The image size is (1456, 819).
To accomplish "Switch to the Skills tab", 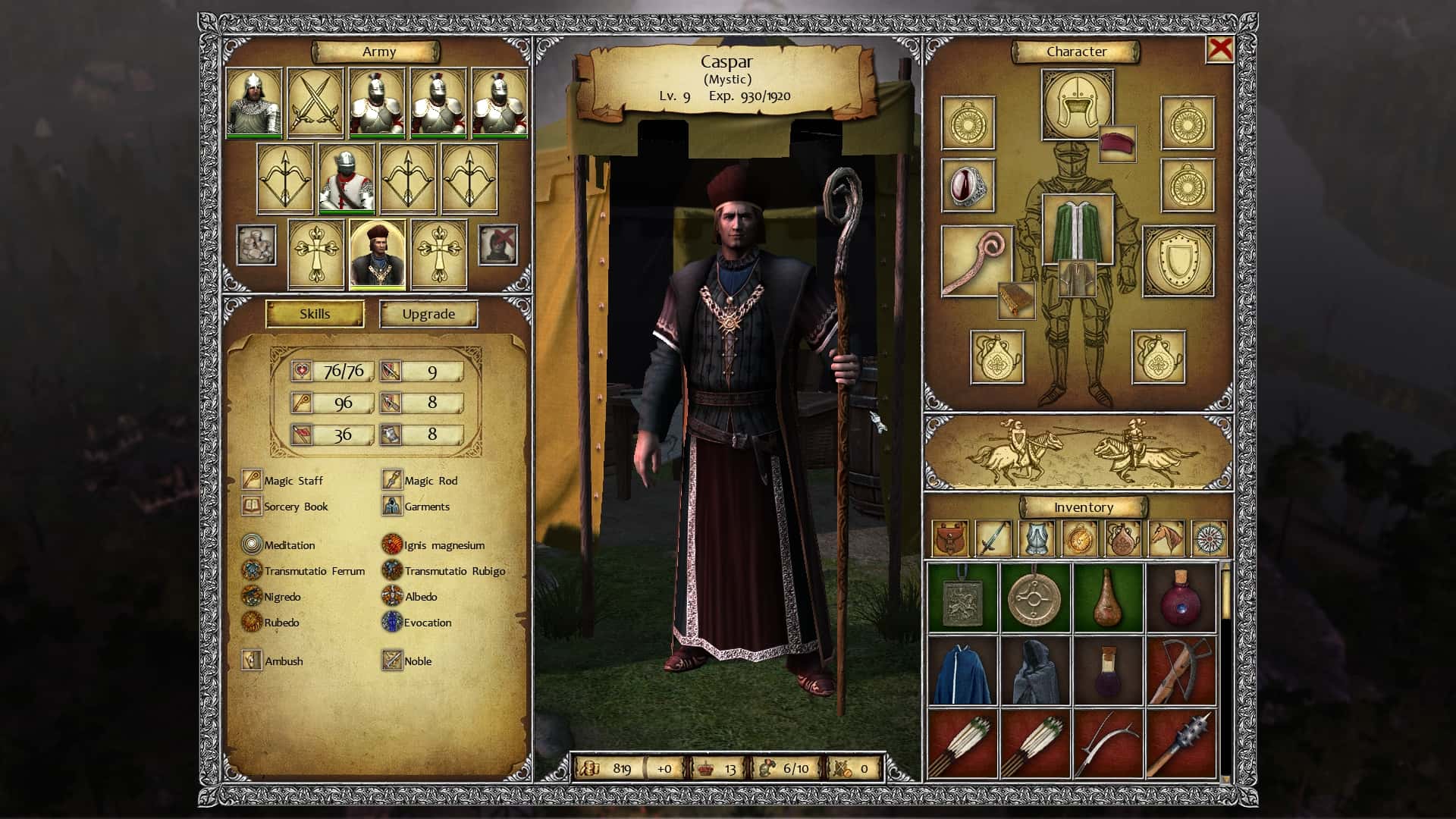I will click(314, 313).
